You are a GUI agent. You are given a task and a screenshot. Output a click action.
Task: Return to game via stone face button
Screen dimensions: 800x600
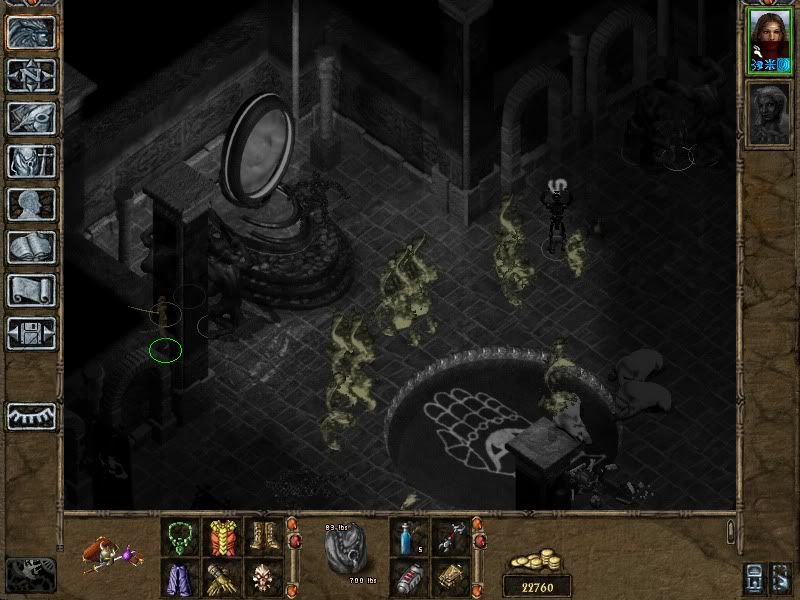[30, 31]
